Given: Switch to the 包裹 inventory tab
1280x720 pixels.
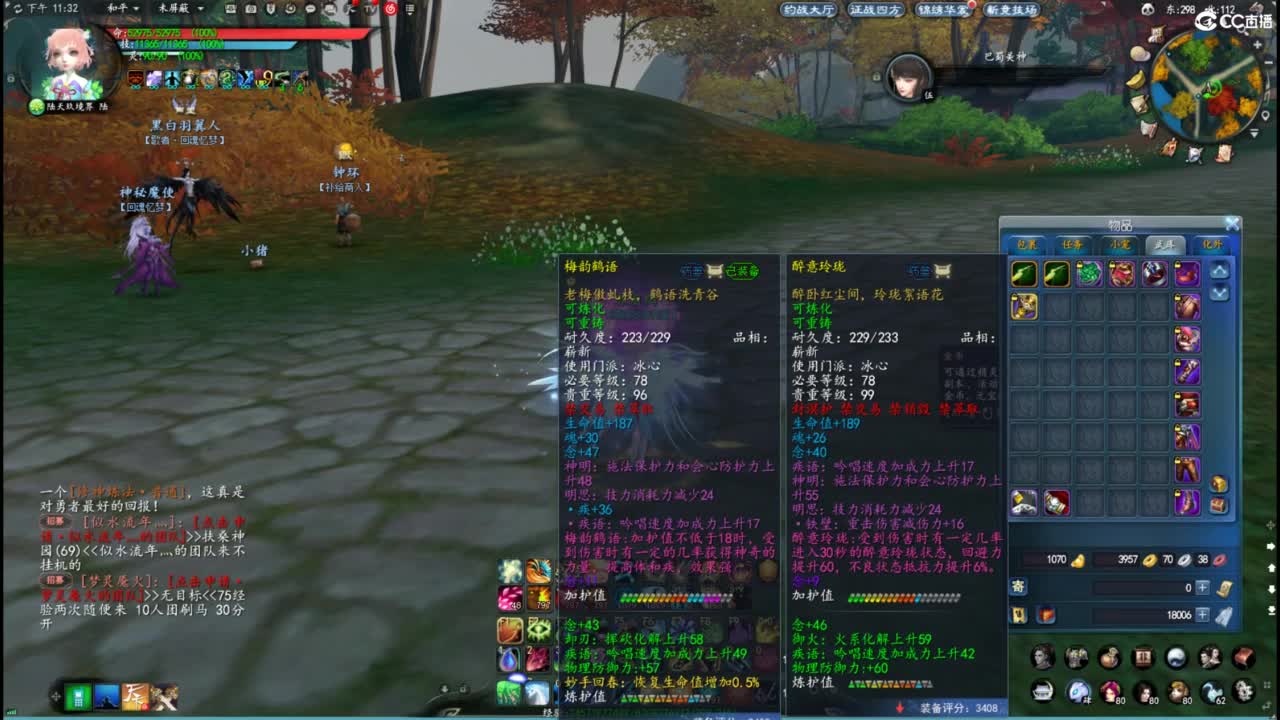Looking at the screenshot, I should [x=1027, y=244].
